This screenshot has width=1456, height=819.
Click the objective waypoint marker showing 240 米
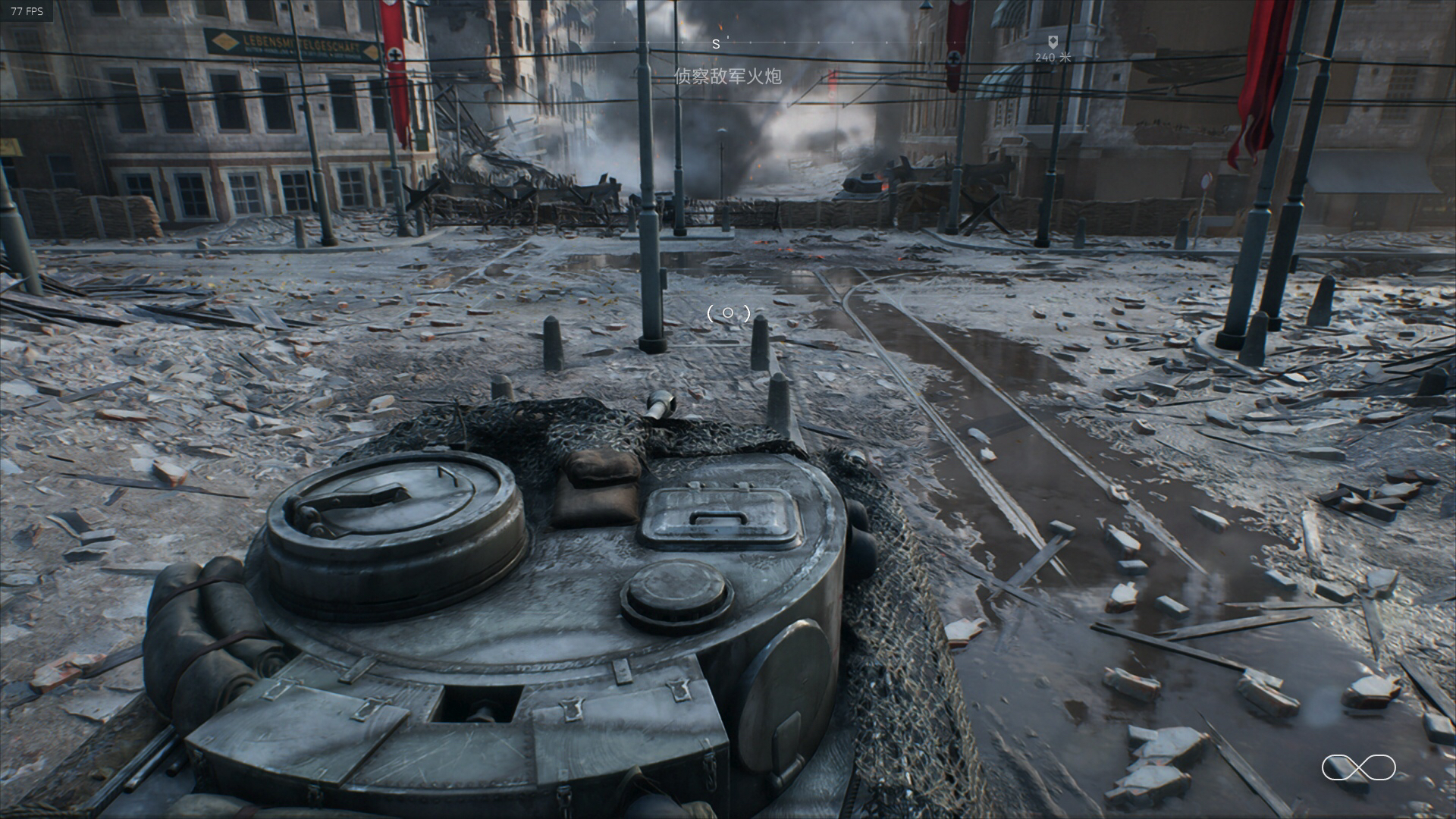(1053, 42)
